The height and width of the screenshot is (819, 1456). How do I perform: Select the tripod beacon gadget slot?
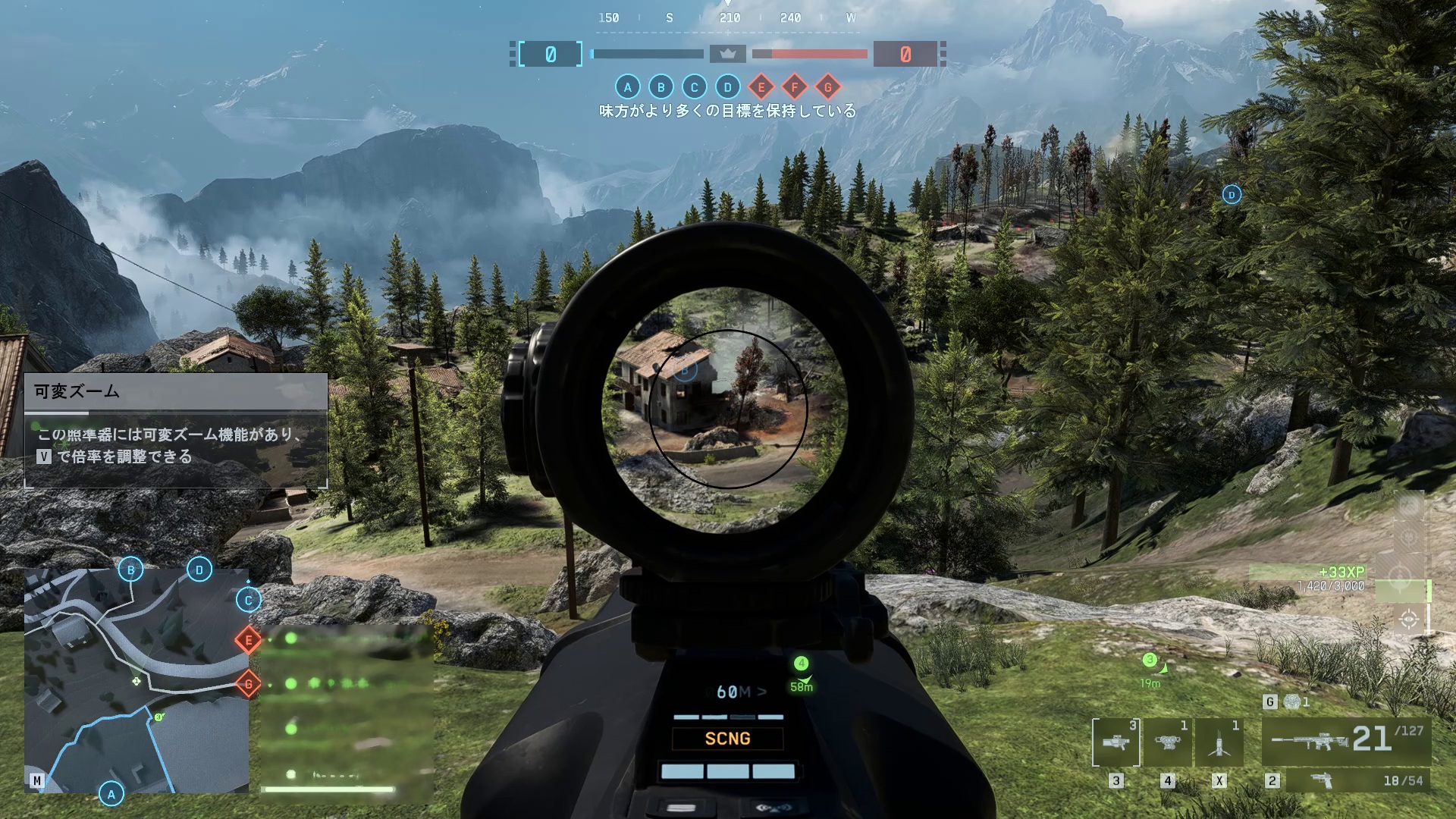coord(1219,742)
